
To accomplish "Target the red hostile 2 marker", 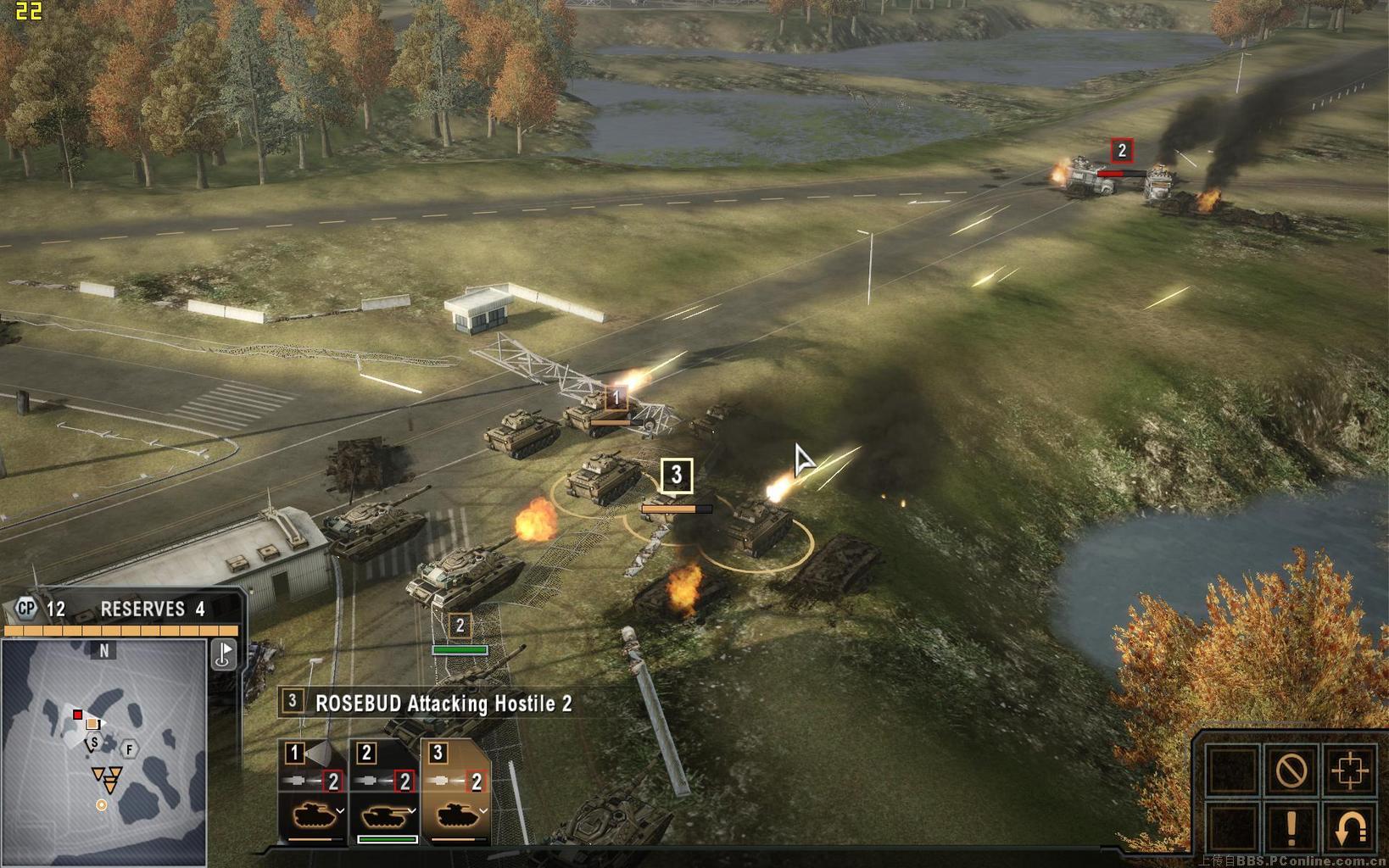I will (x=1122, y=151).
